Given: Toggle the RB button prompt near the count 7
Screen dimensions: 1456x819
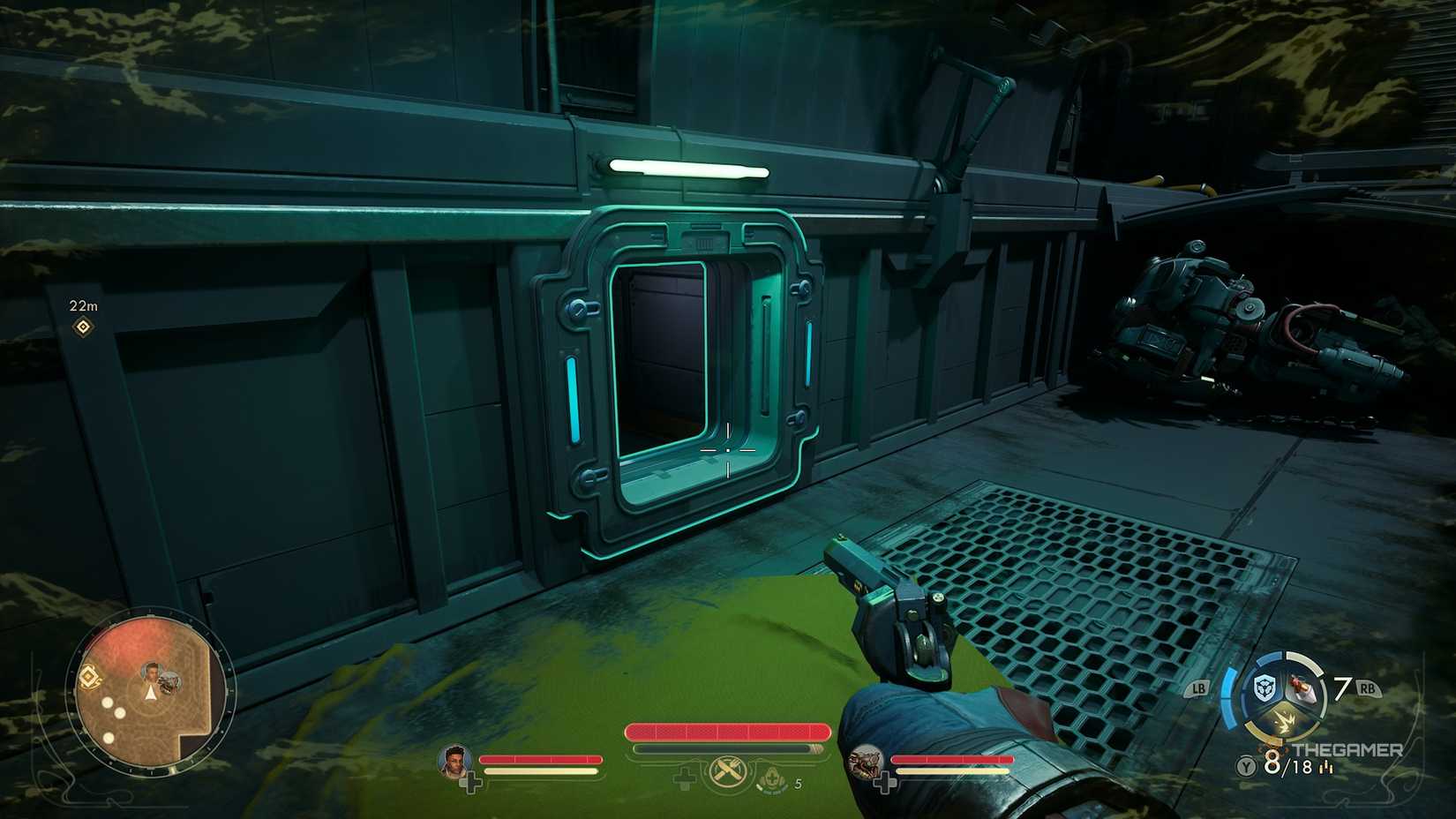Looking at the screenshot, I should pos(1368,688).
